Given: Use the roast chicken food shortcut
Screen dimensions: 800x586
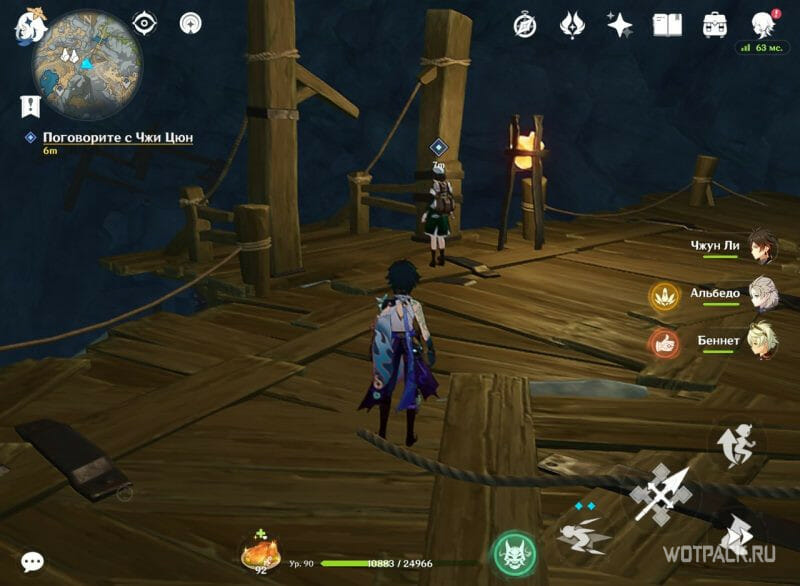Looking at the screenshot, I should pyautogui.click(x=261, y=553).
